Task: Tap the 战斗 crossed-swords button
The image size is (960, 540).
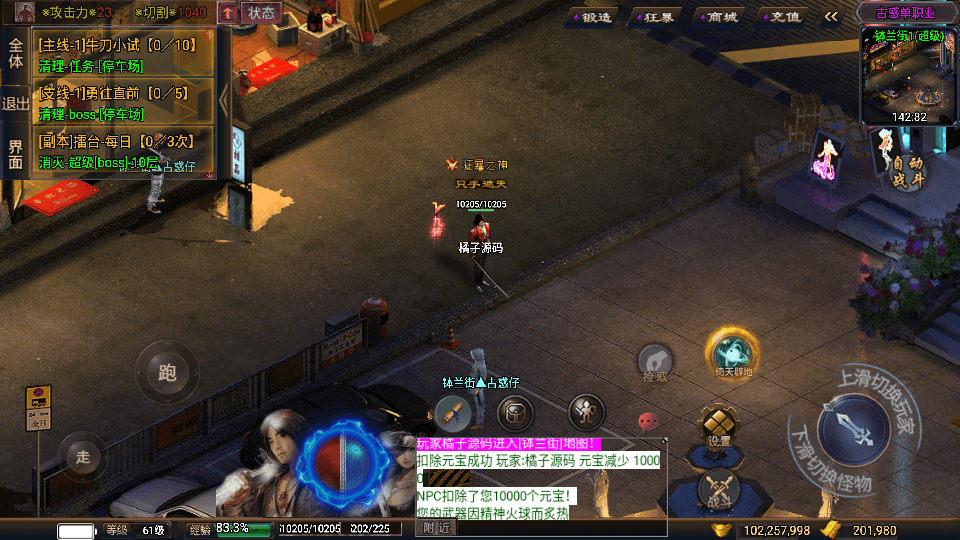Action: point(719,489)
